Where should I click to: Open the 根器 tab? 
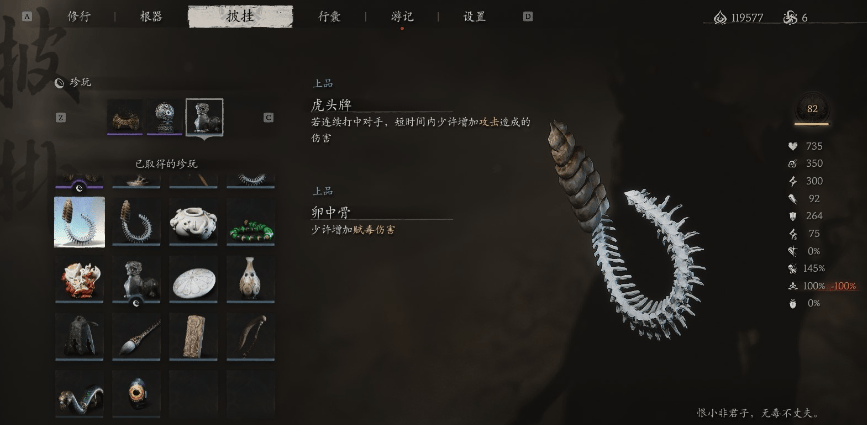click(151, 16)
